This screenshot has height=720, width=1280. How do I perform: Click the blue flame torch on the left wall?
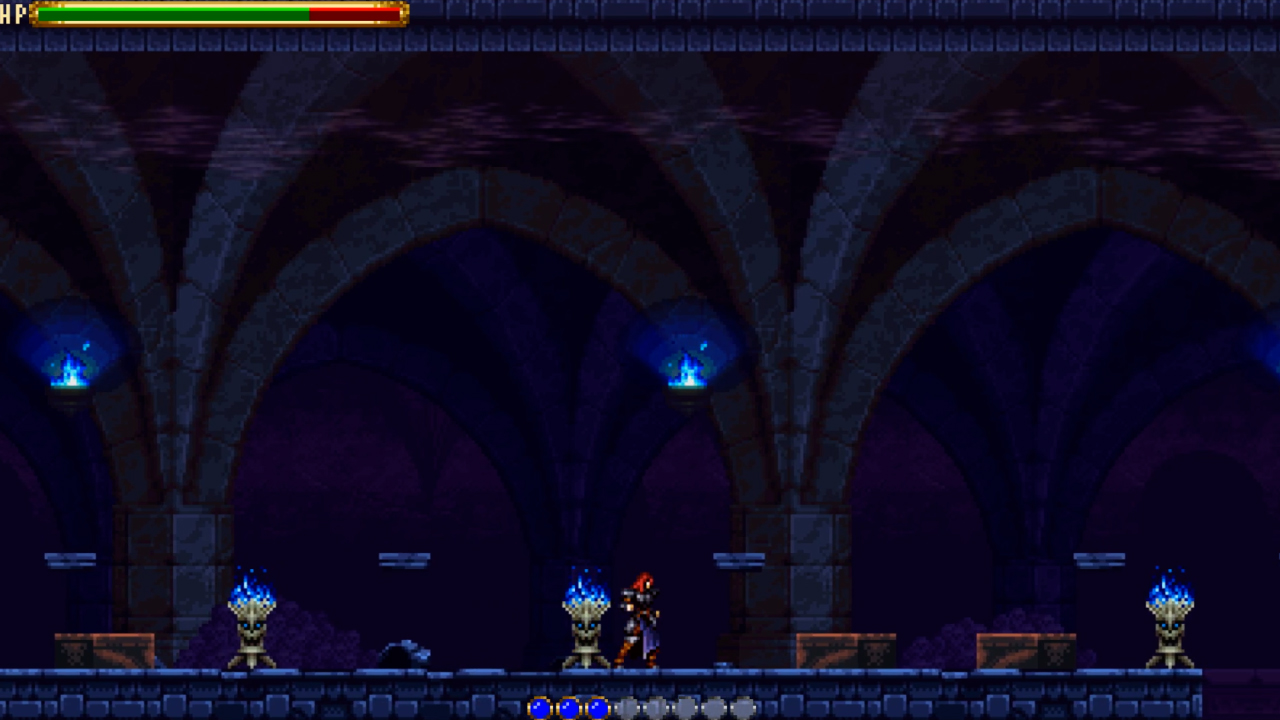click(x=68, y=372)
